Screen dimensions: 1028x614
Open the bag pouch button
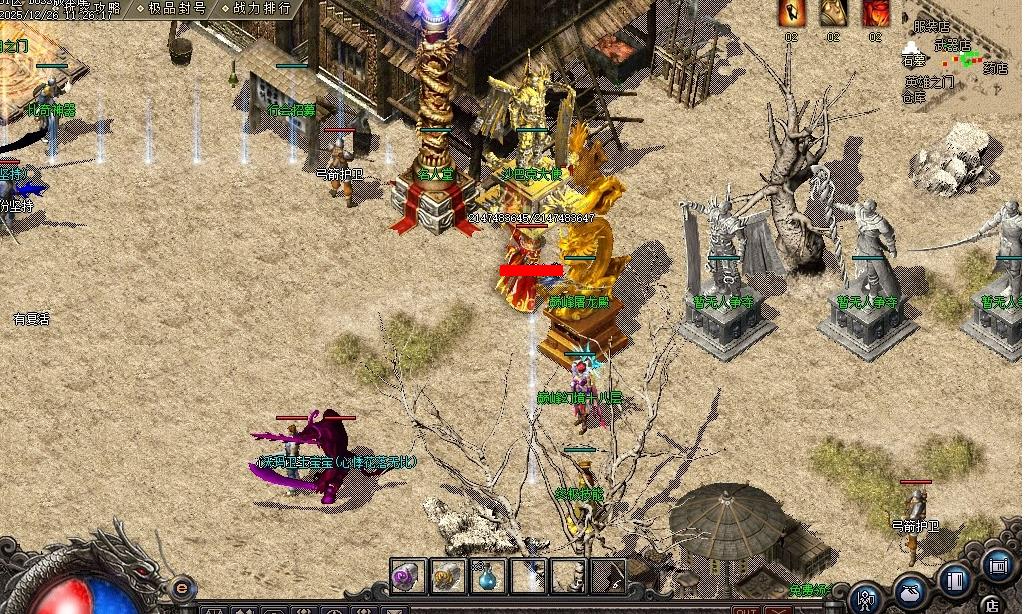(911, 589)
